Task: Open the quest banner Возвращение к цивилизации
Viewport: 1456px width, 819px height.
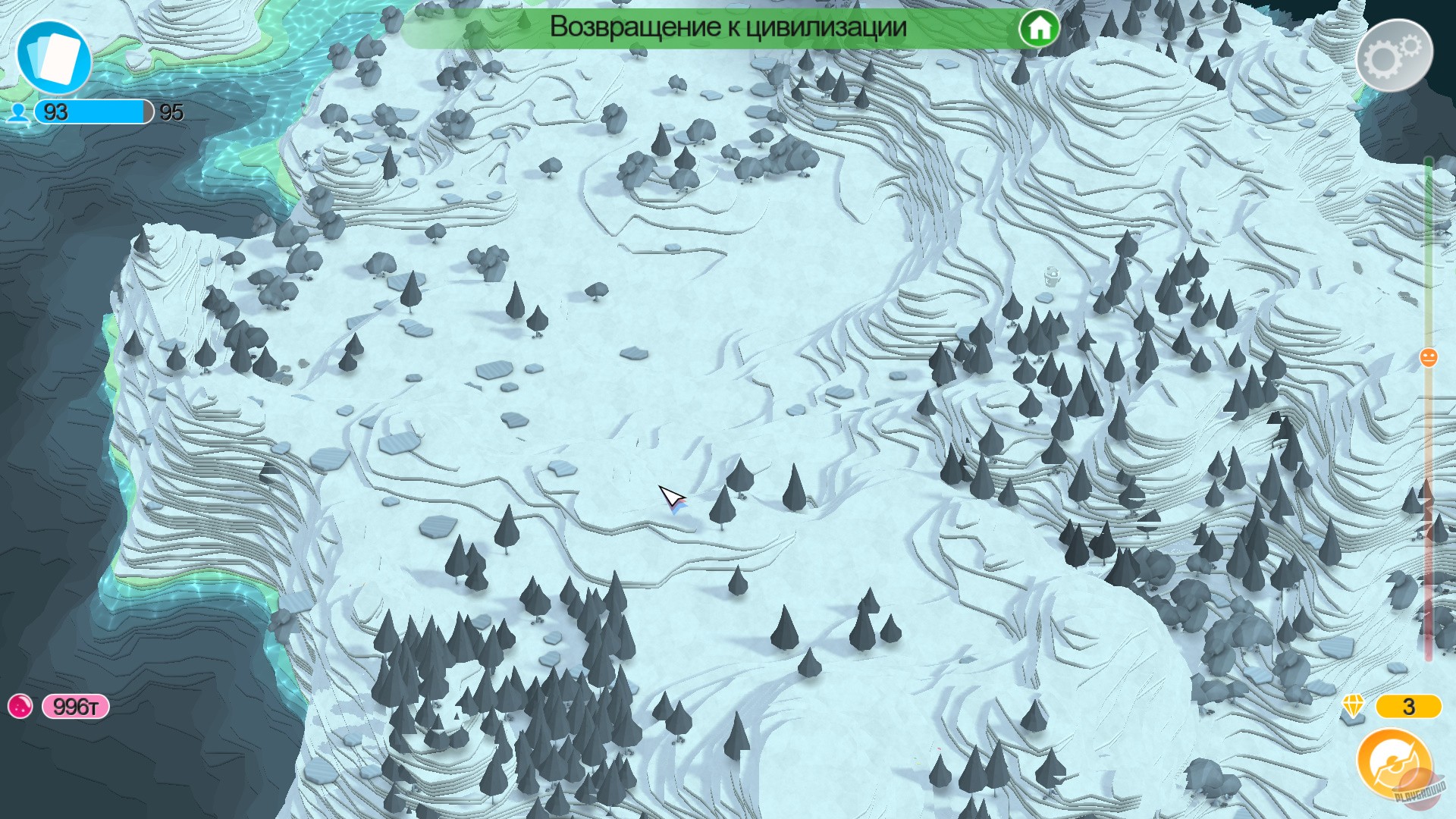Action: click(x=728, y=28)
